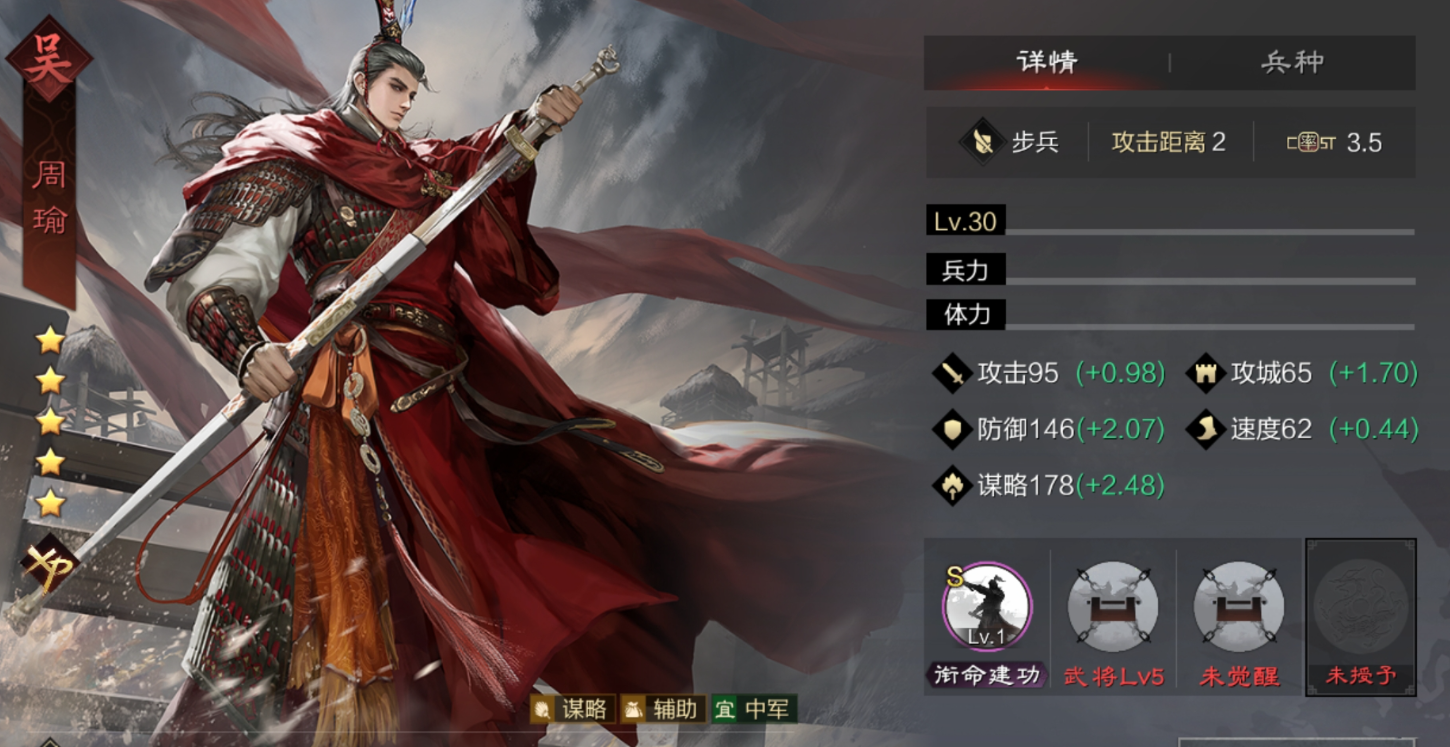
Task: Click the 吴 faction emblem
Action: (x=49, y=59)
